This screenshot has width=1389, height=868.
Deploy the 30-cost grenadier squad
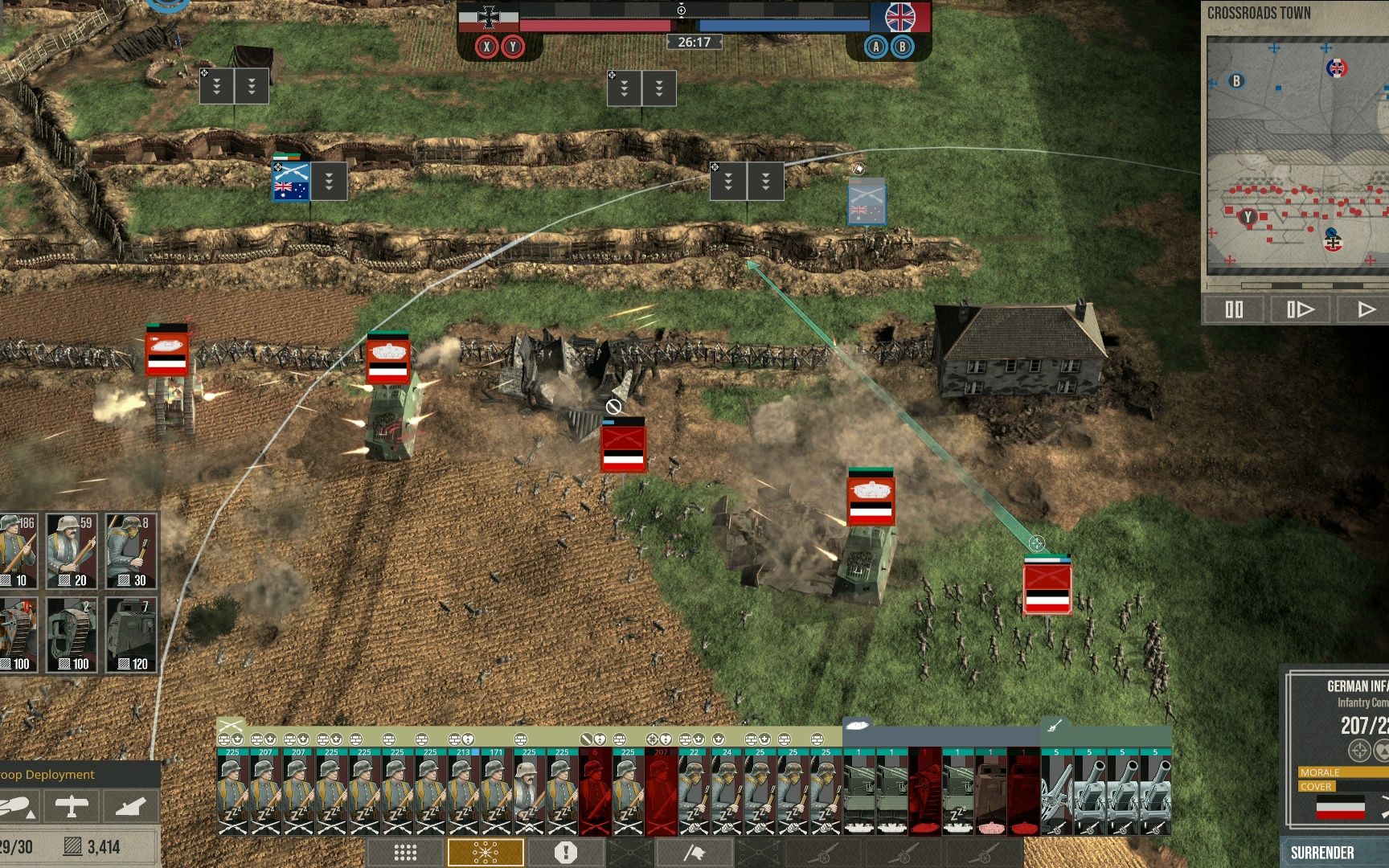130,551
